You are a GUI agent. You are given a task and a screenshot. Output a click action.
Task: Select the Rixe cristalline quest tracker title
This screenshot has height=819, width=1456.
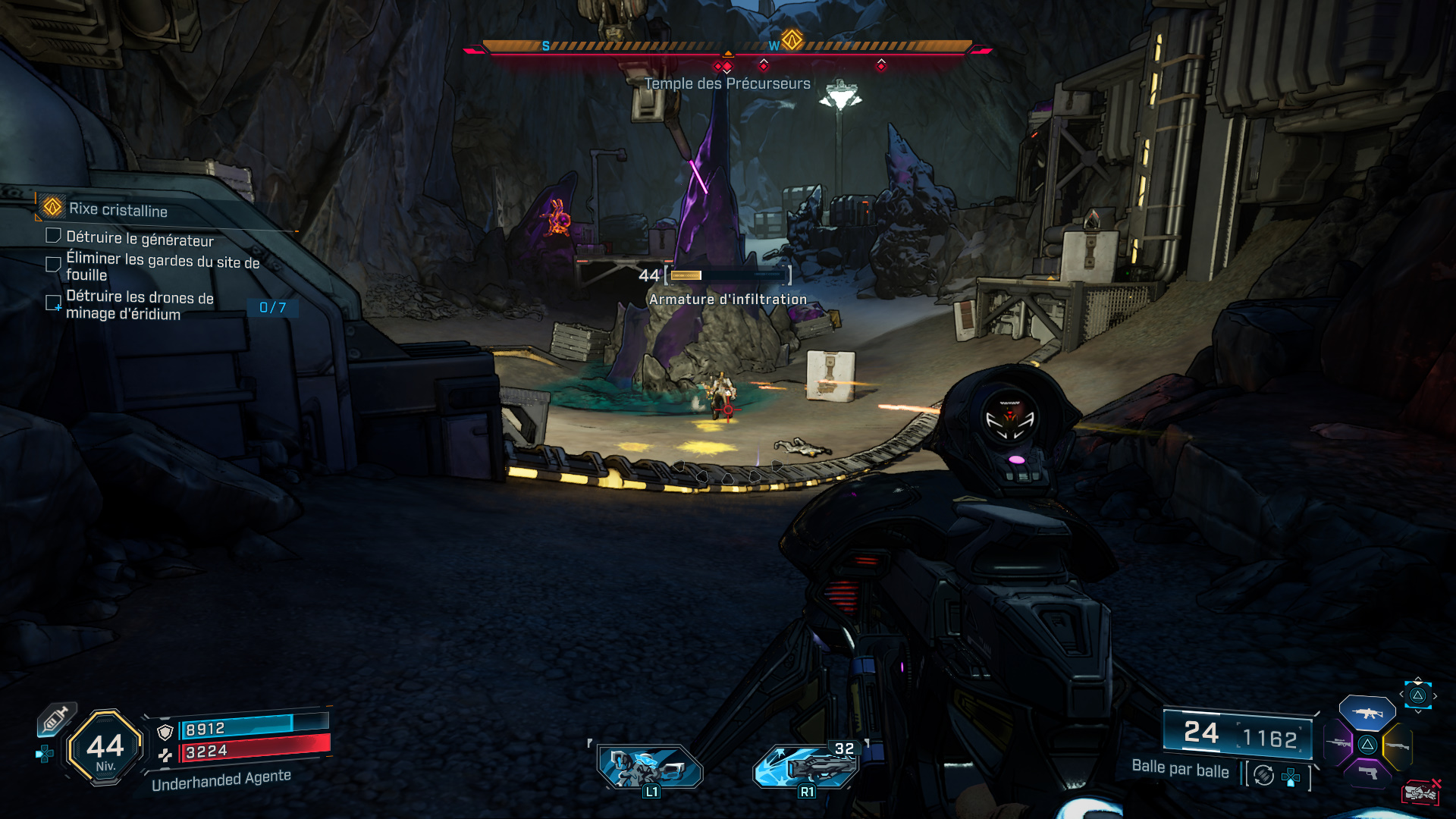point(118,209)
